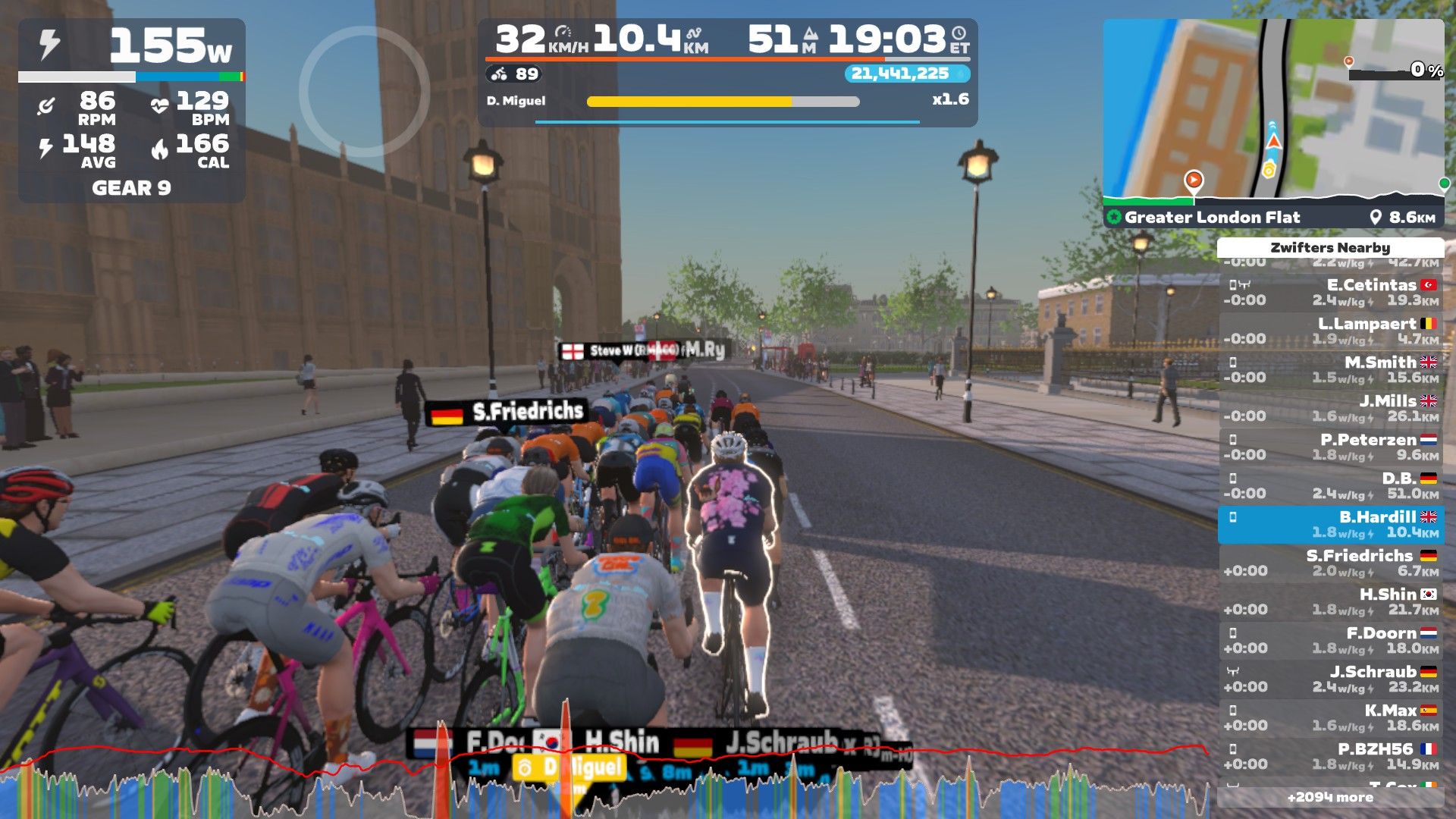The image size is (1456, 819).
Task: View S.Friedrichs in nearby list
Action: [x=1330, y=563]
